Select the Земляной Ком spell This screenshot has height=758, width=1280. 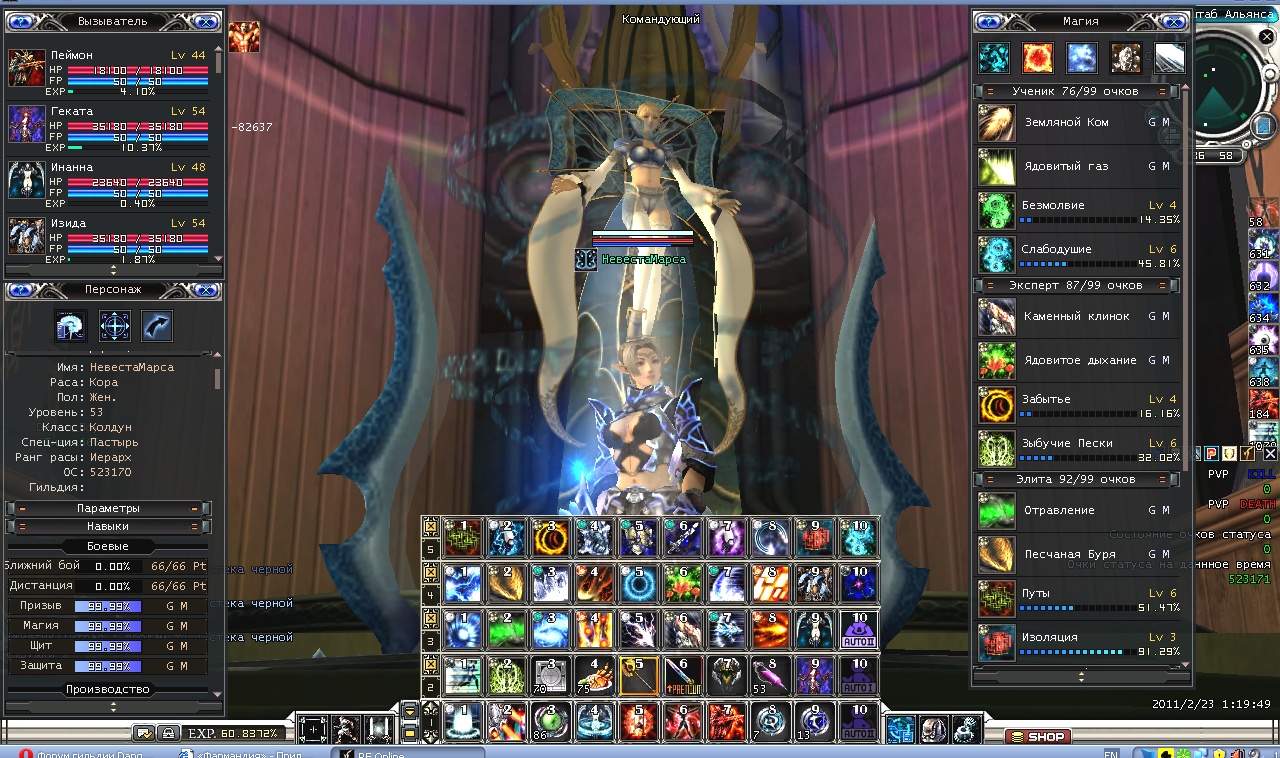click(996, 123)
